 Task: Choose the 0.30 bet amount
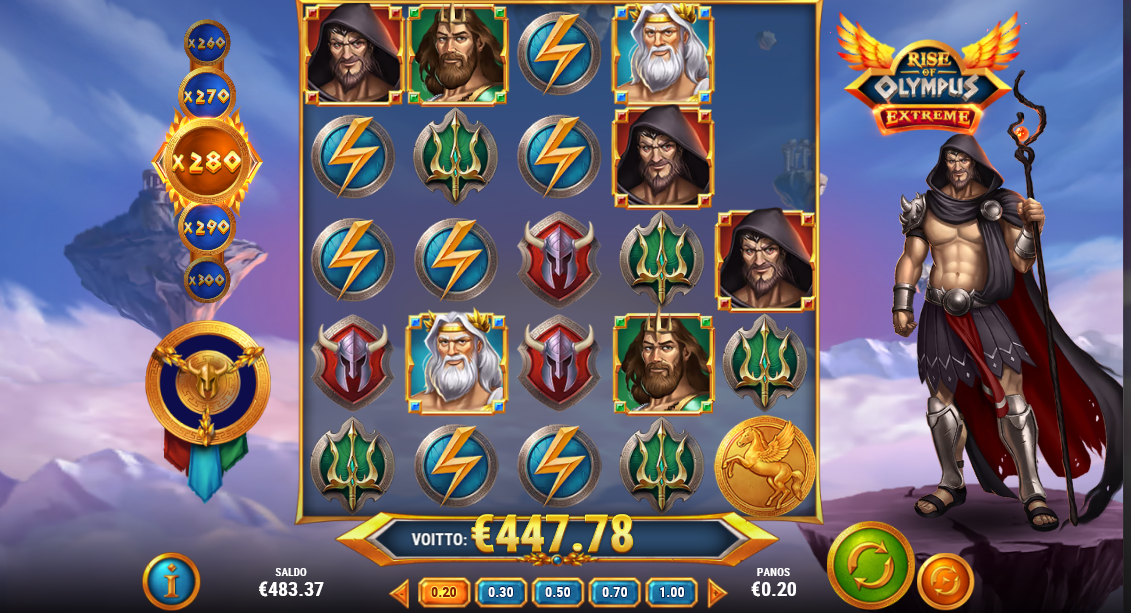tap(500, 592)
